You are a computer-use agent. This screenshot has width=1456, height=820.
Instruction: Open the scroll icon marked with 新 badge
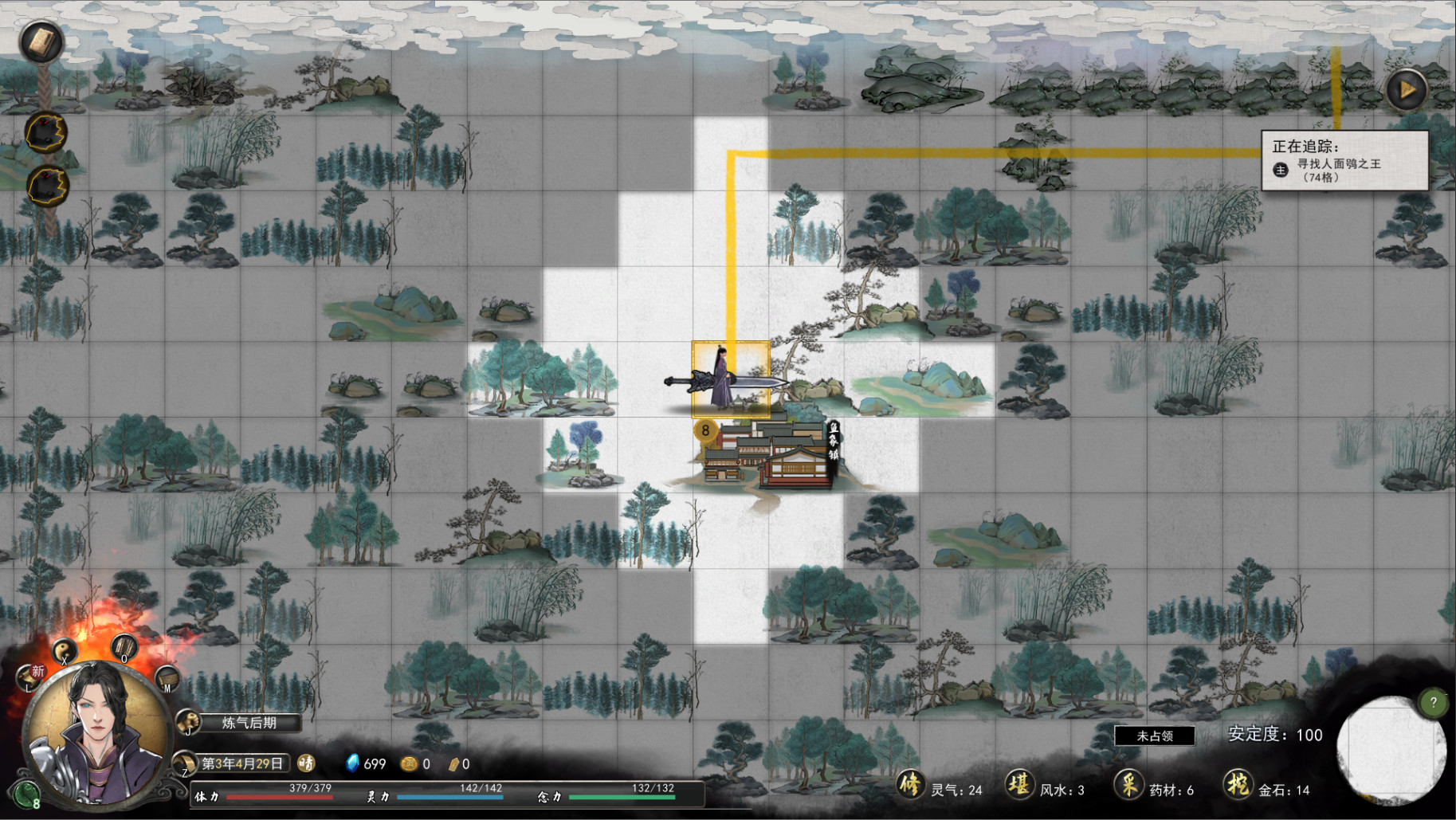(x=29, y=677)
